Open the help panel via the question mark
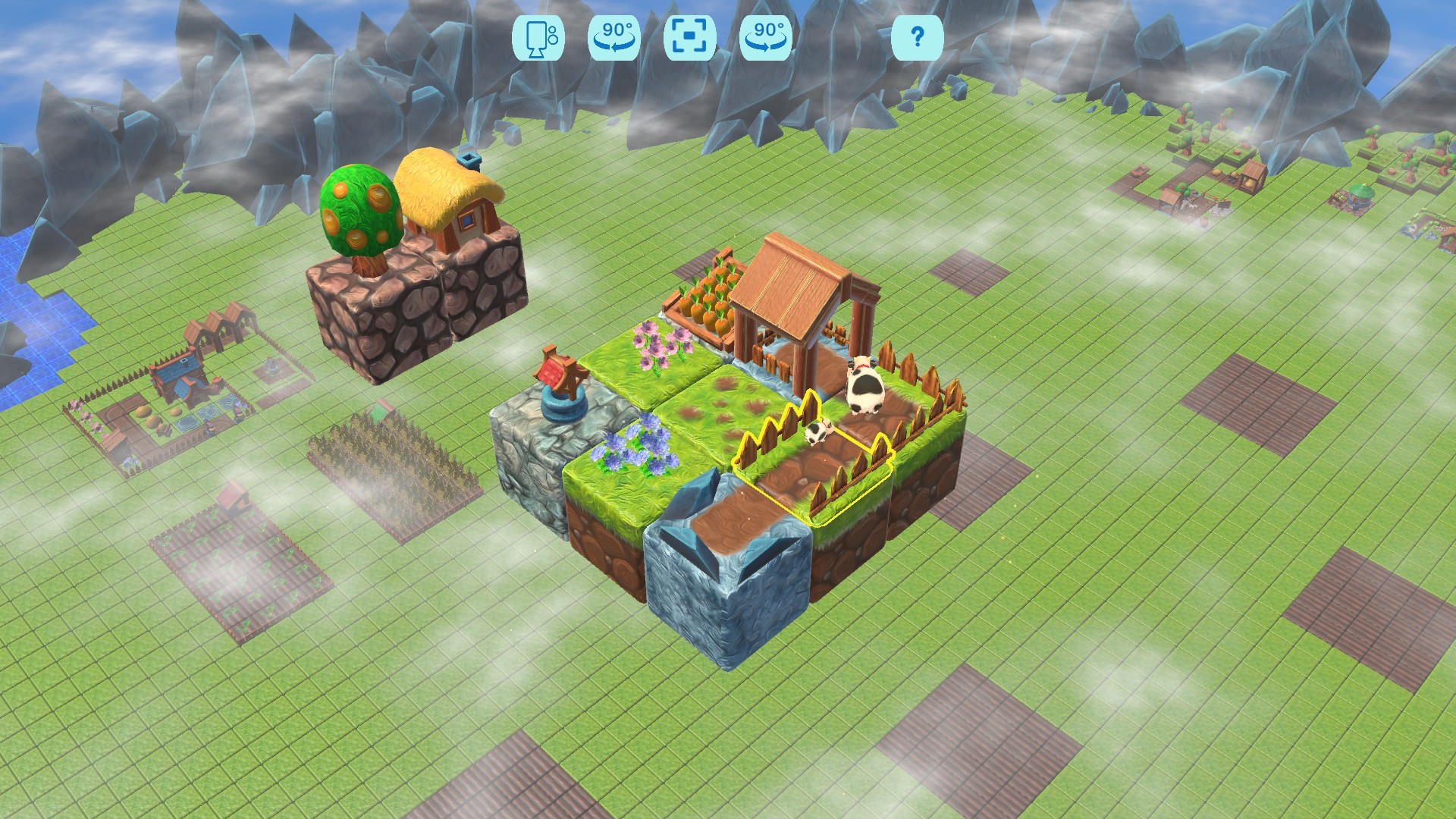The image size is (1456, 819). pos(918,37)
